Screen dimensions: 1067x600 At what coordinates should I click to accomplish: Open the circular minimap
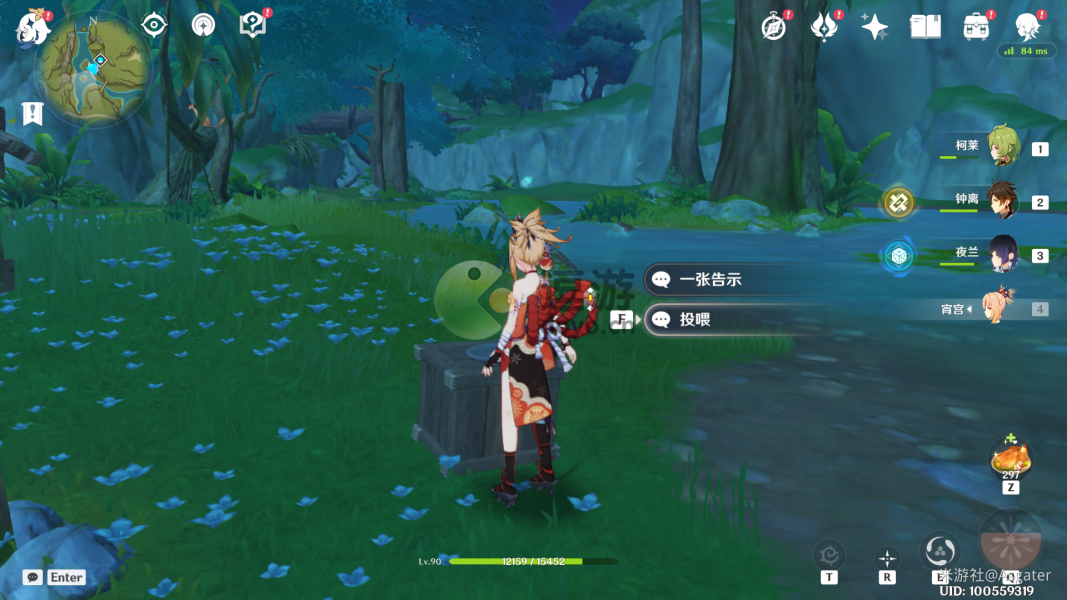[x=93, y=68]
